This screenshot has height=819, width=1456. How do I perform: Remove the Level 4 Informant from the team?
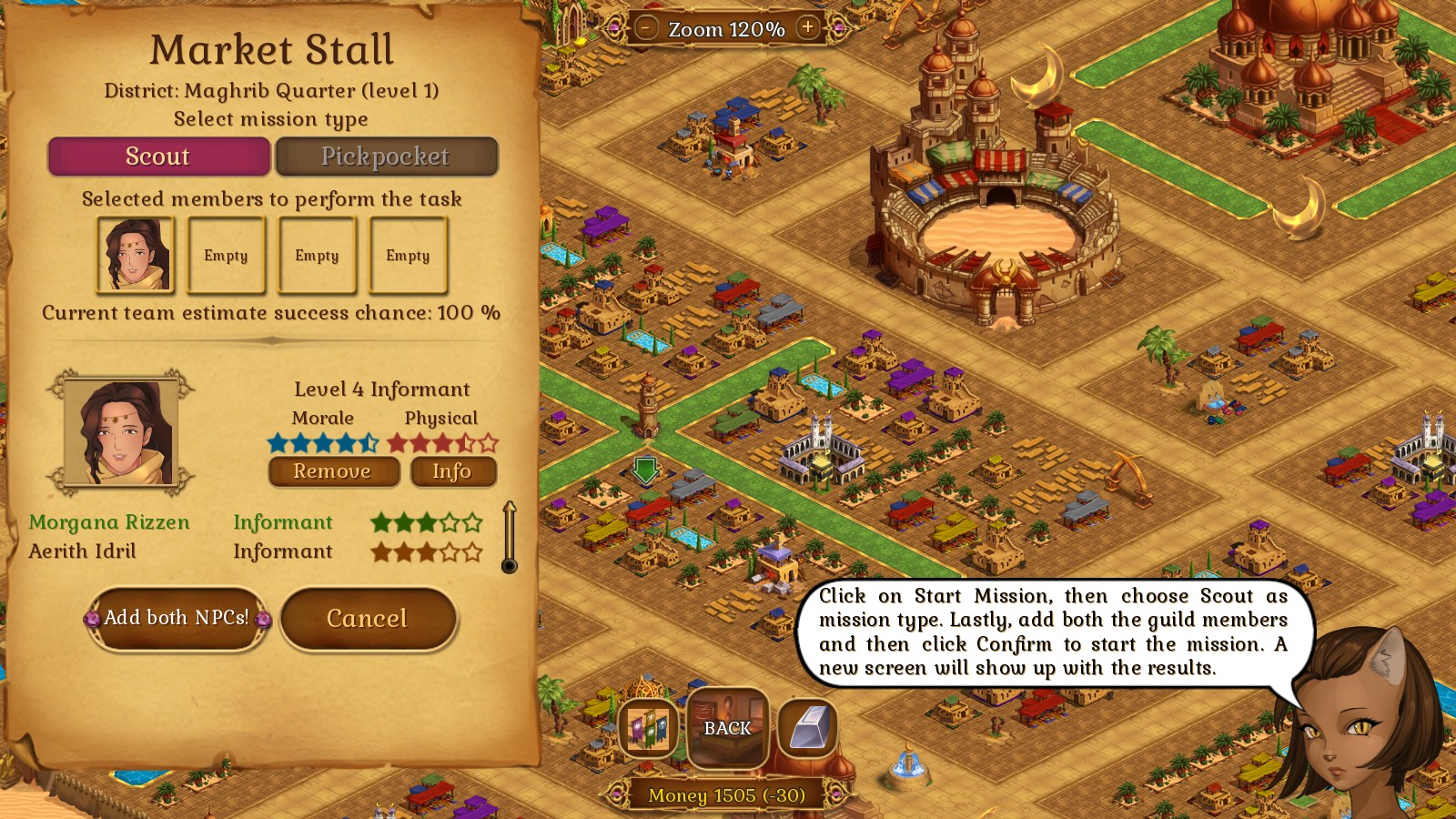tap(333, 471)
